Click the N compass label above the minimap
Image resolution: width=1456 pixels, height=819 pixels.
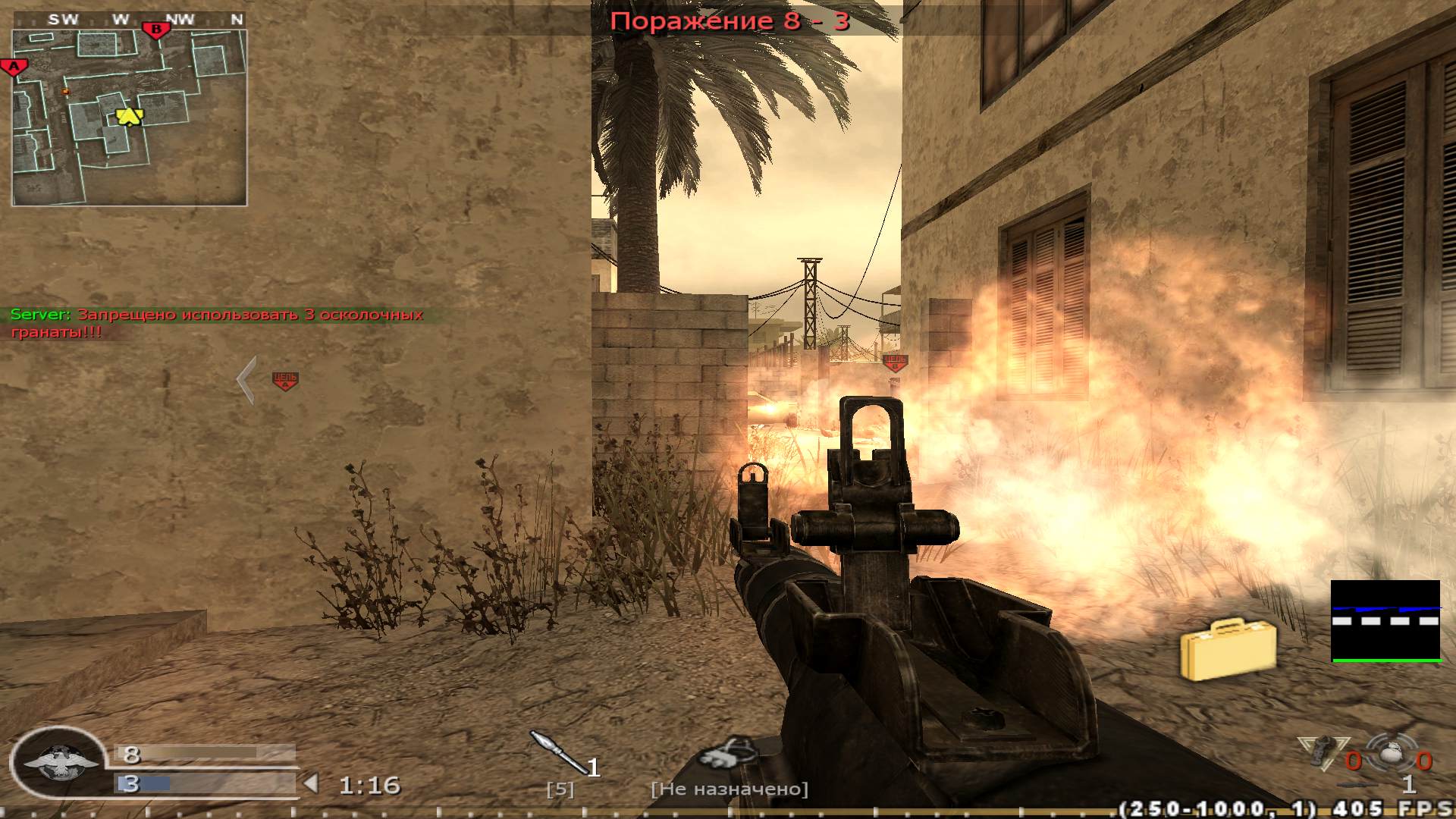pyautogui.click(x=235, y=19)
